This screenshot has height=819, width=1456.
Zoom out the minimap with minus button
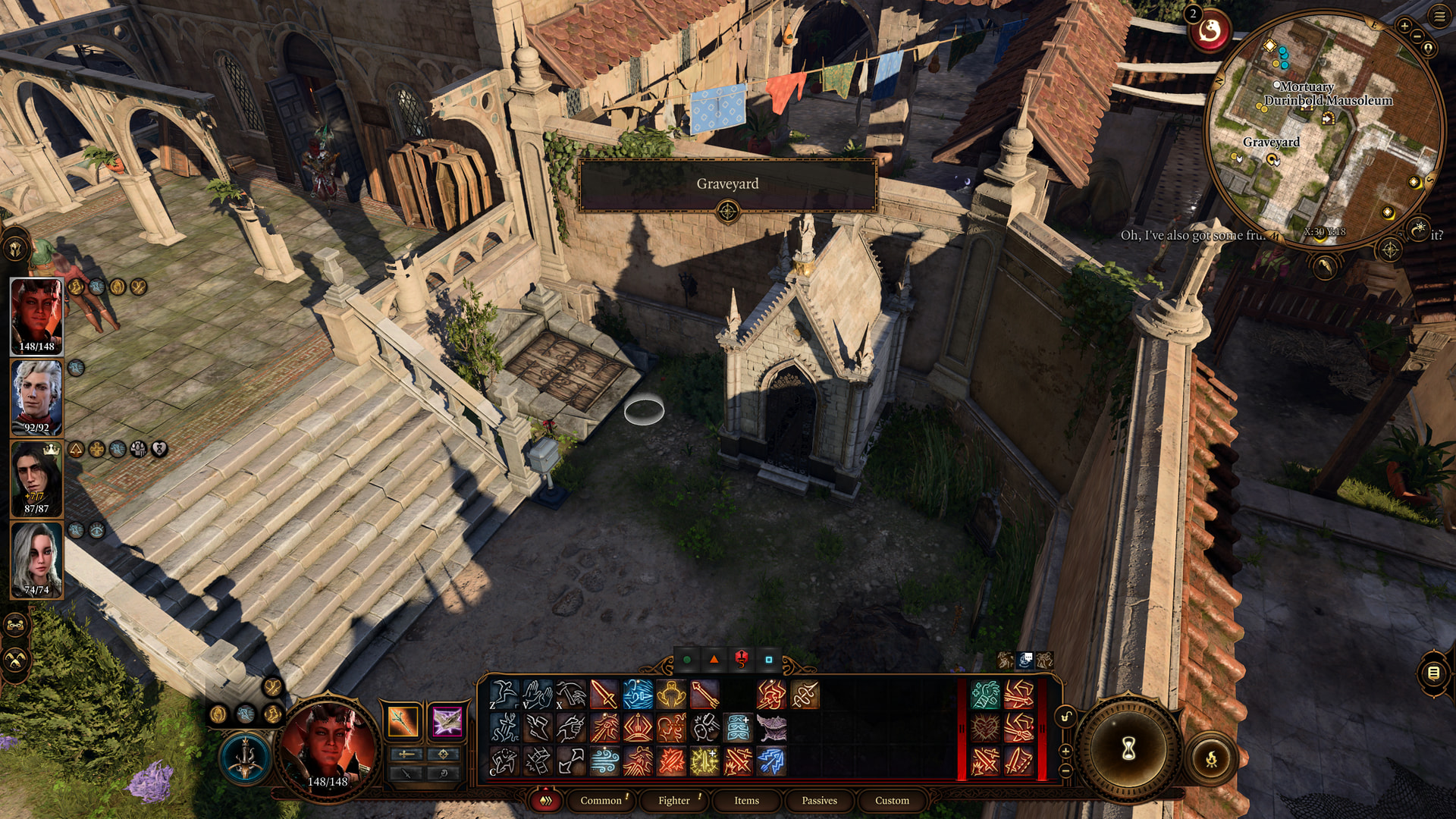pyautogui.click(x=1417, y=36)
